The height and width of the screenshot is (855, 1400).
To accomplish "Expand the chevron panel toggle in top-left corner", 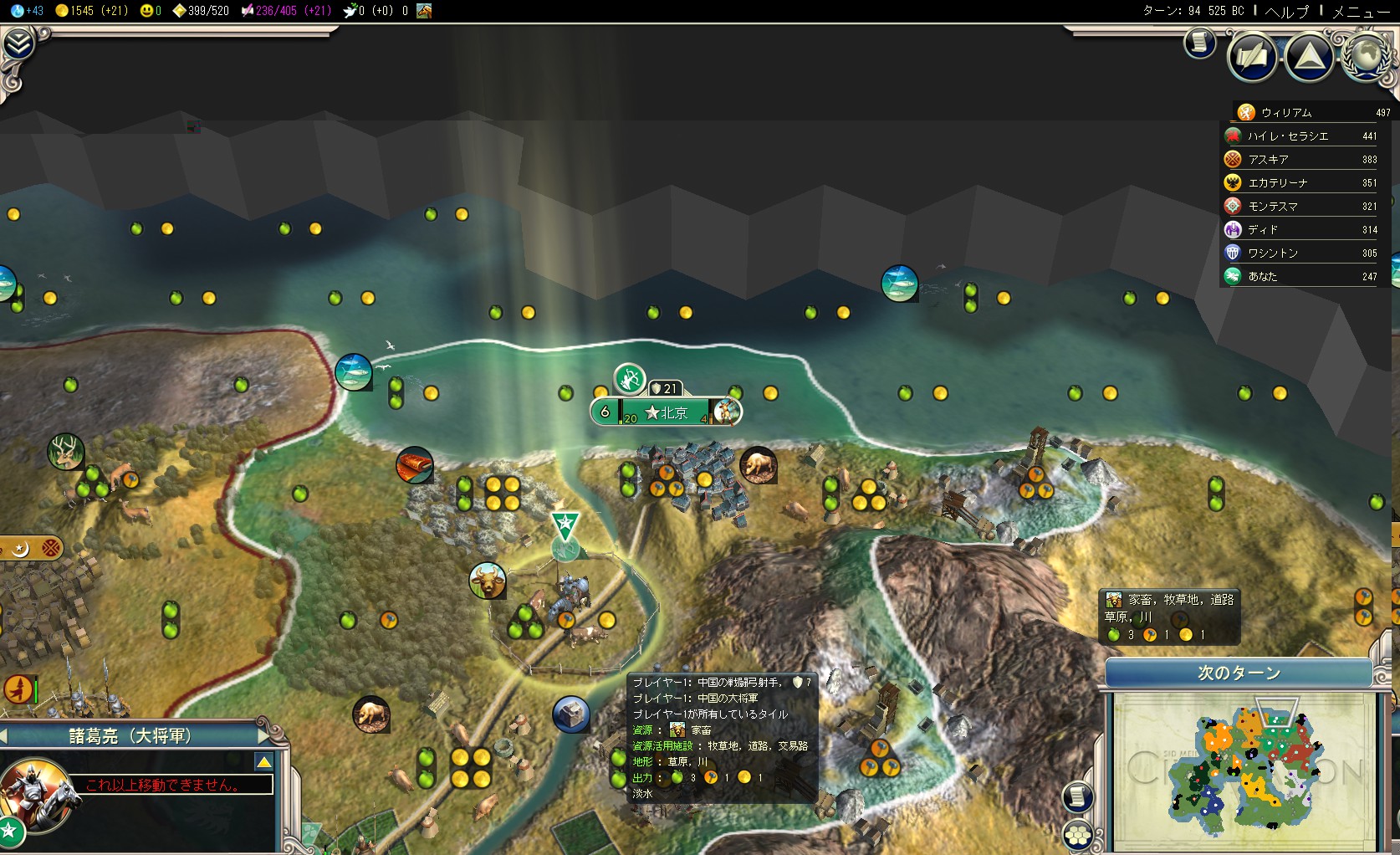I will tap(18, 44).
